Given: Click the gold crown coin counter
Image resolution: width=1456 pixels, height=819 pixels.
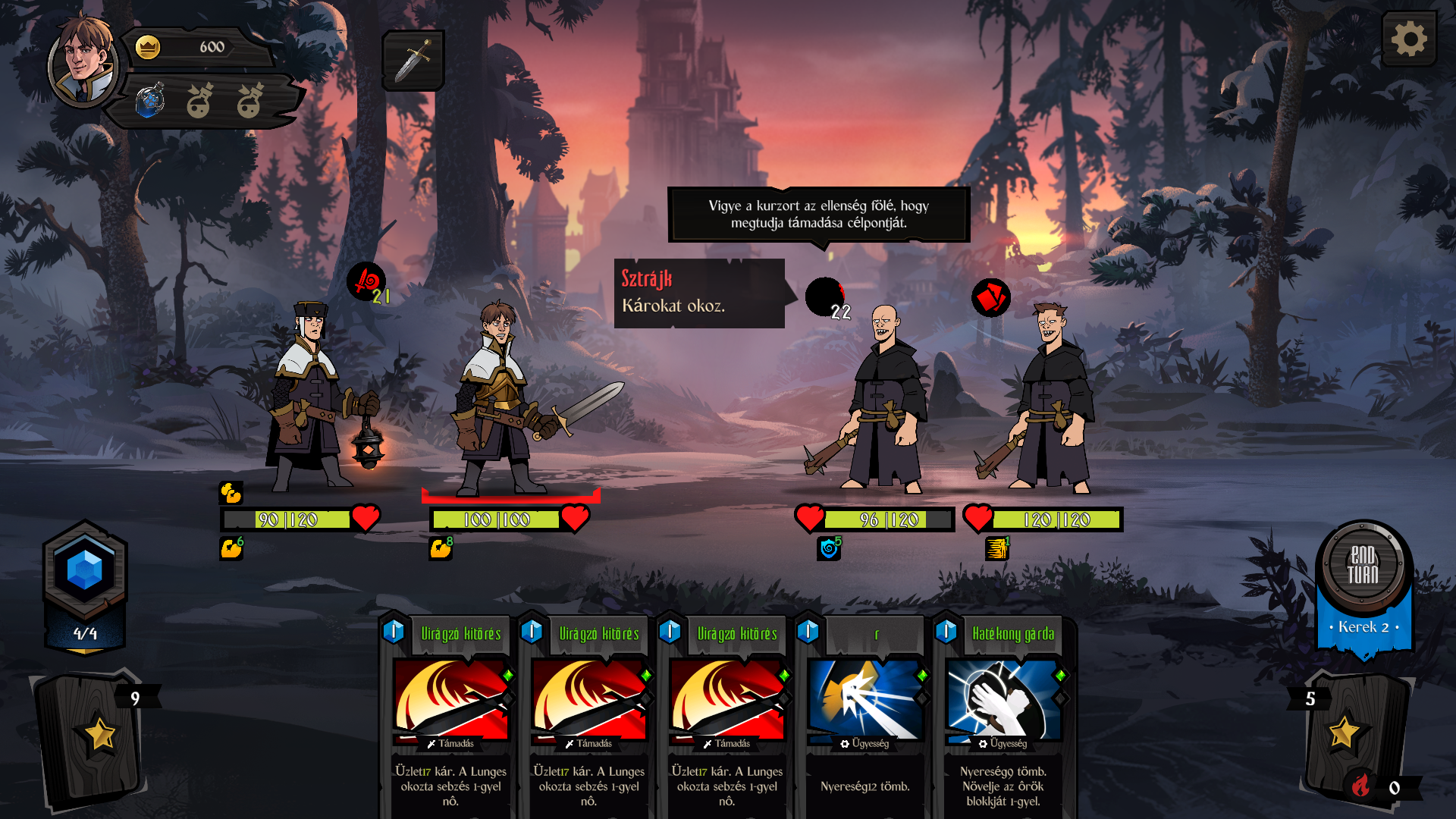Looking at the screenshot, I should point(149,47).
